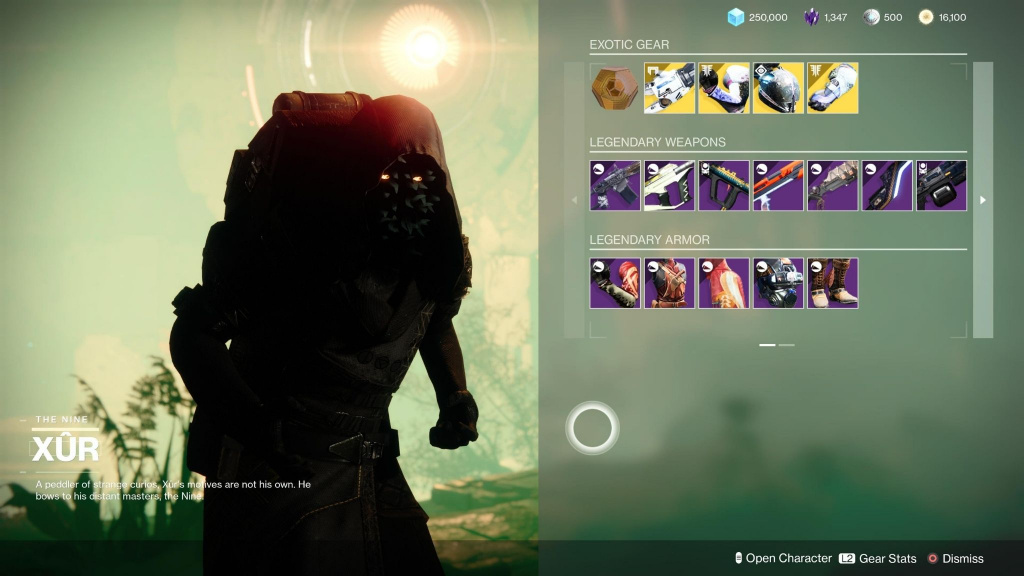Choose the legendary weapon with glowing white blade

coord(887,185)
